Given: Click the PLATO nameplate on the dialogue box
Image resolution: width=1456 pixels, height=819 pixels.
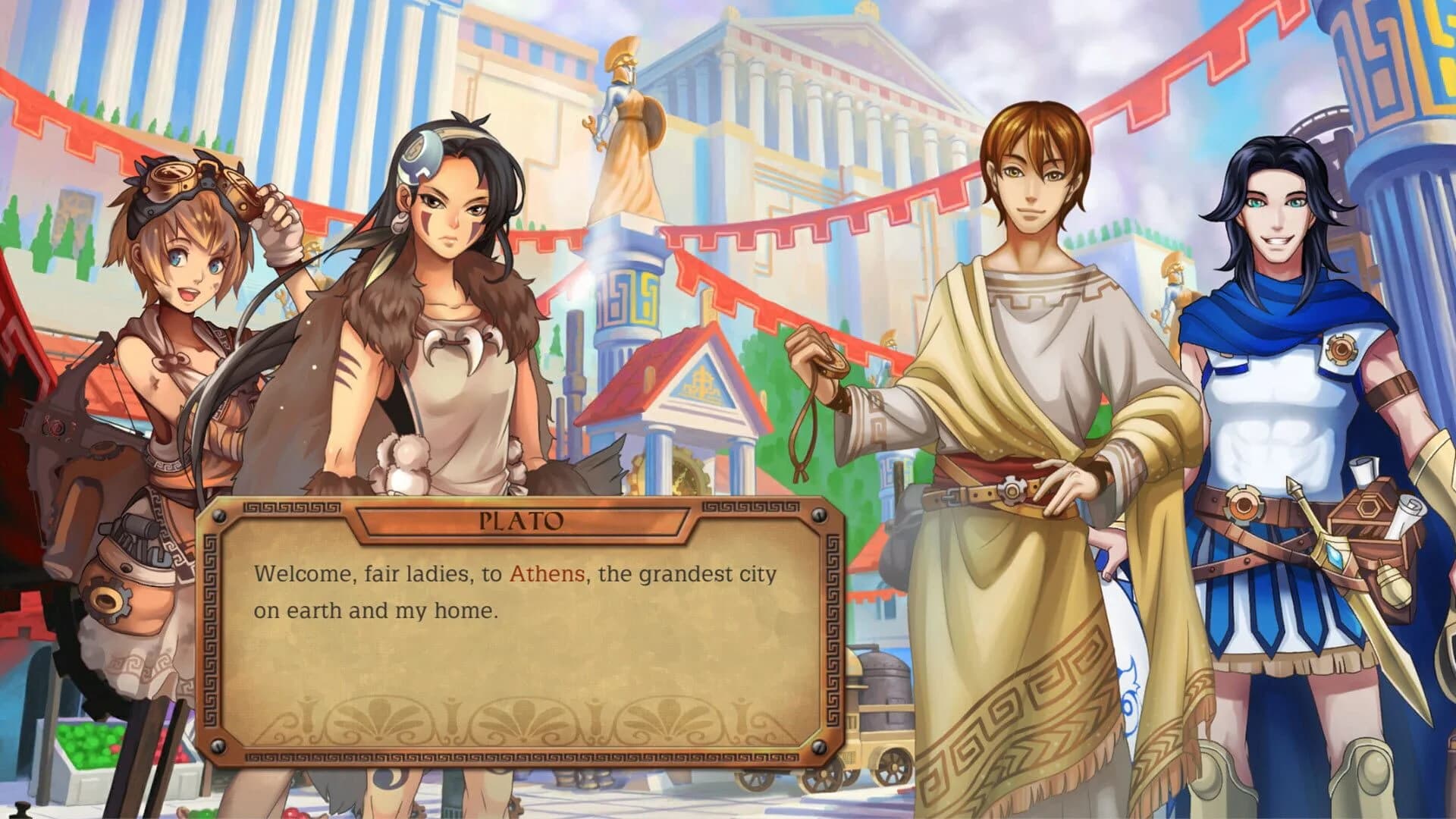Looking at the screenshot, I should pyautogui.click(x=523, y=519).
